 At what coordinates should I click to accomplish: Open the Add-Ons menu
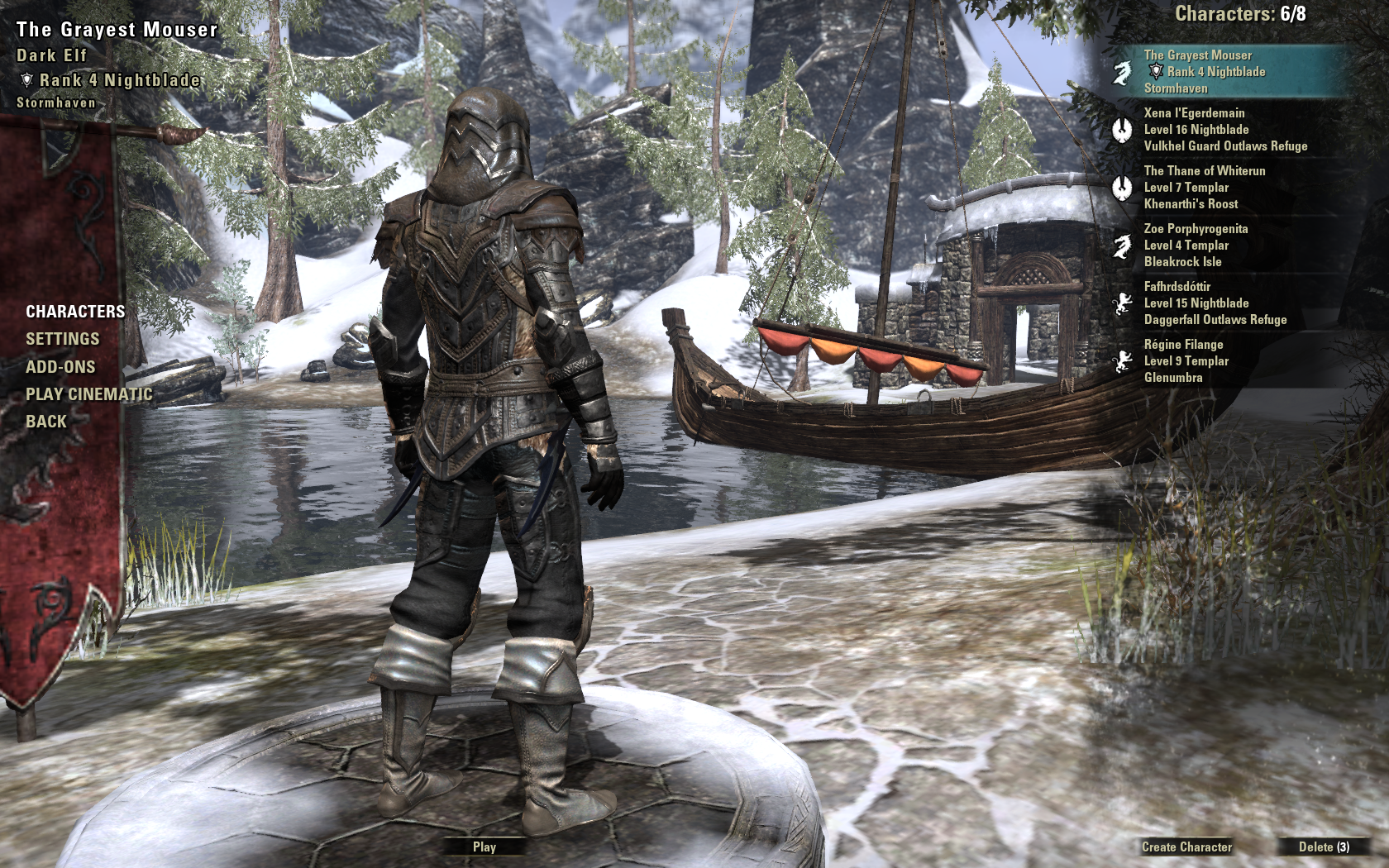(x=60, y=367)
